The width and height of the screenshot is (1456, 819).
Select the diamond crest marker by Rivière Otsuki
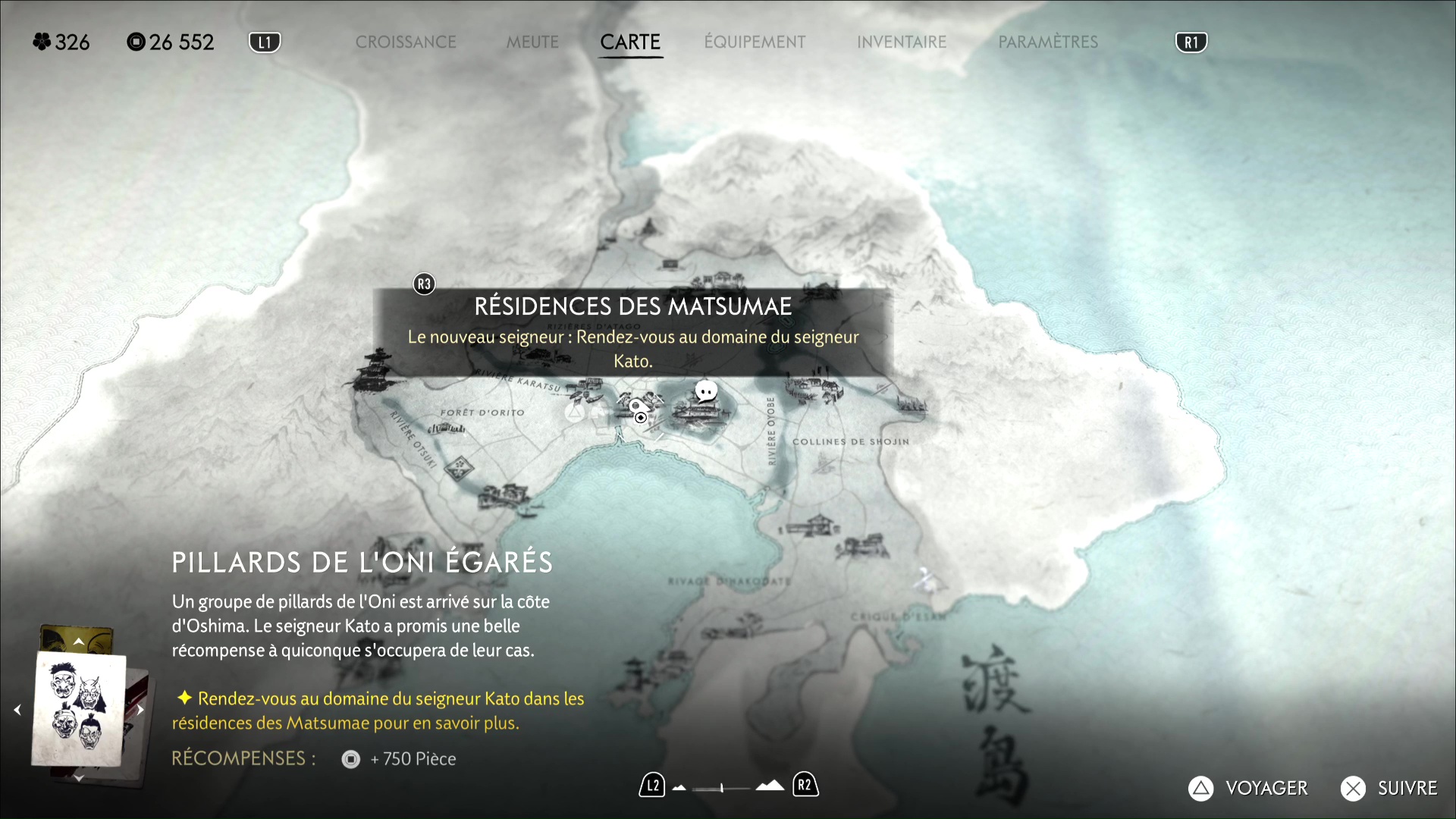tap(458, 468)
